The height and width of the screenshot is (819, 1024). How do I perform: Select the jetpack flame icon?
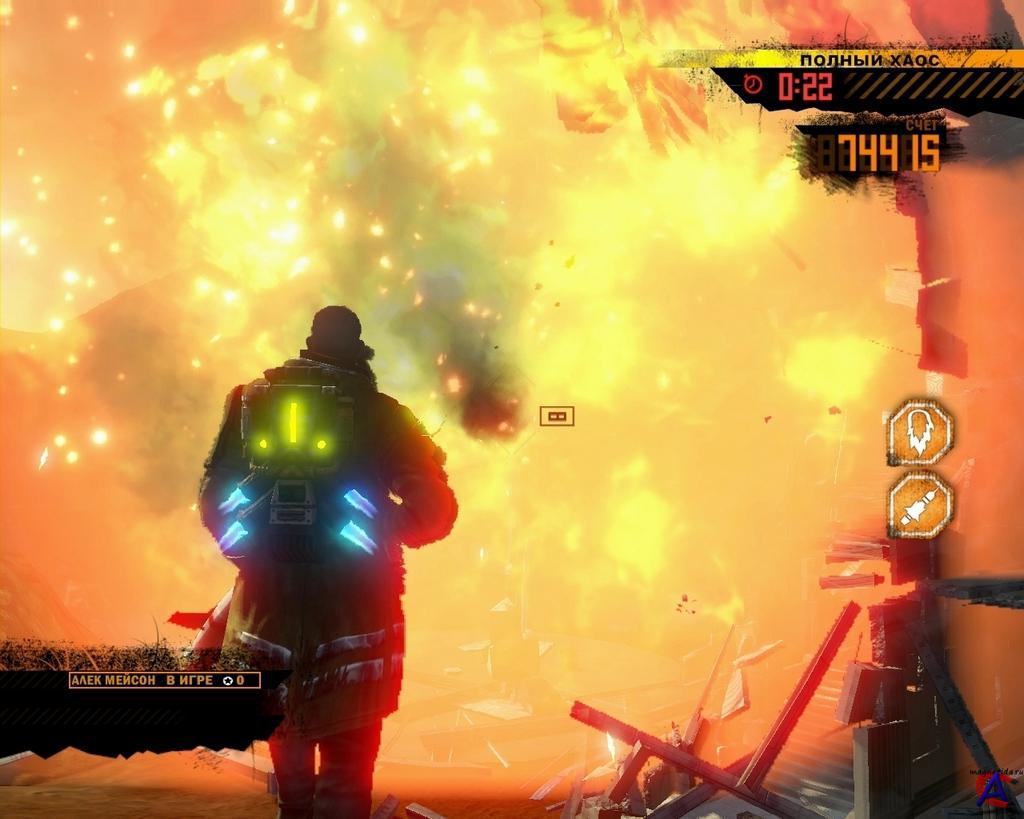(920, 432)
